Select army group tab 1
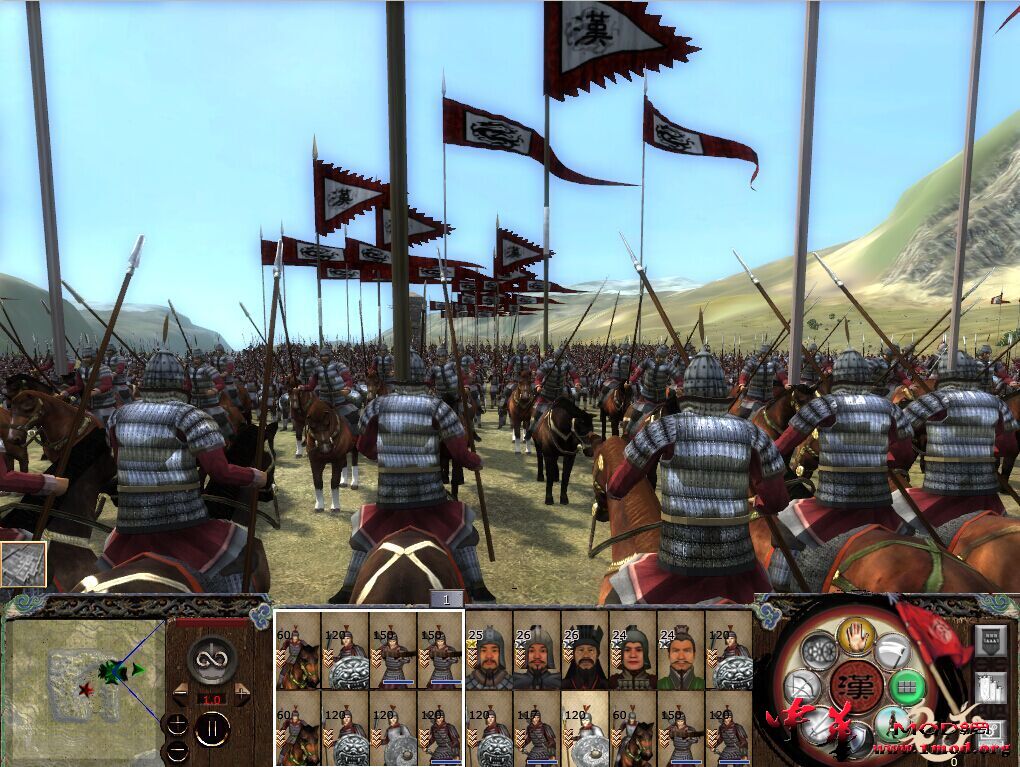The width and height of the screenshot is (1020, 767). tap(447, 599)
